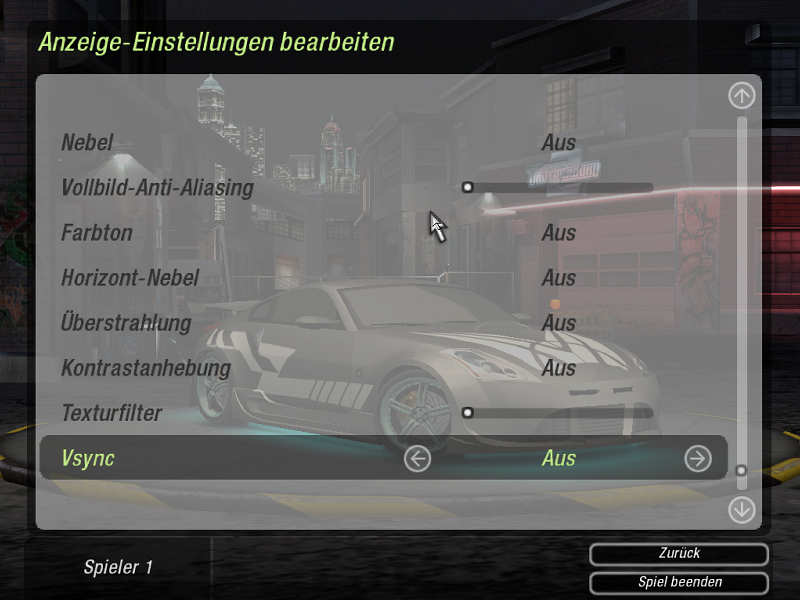
Task: Select the Farbton setting row
Action: [x=97, y=233]
